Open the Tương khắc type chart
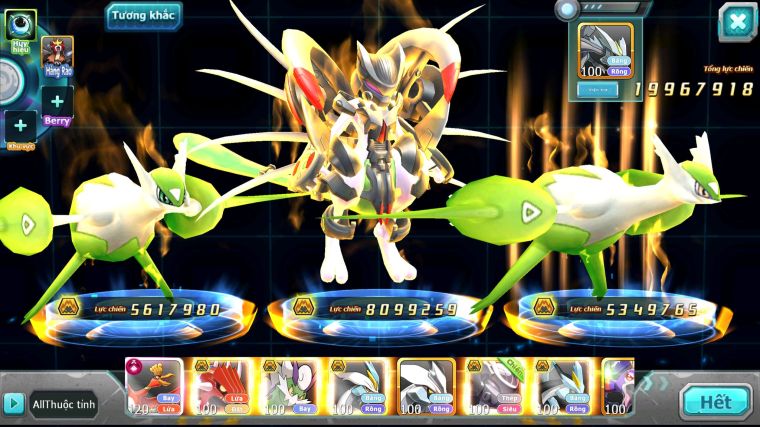 (x=145, y=17)
